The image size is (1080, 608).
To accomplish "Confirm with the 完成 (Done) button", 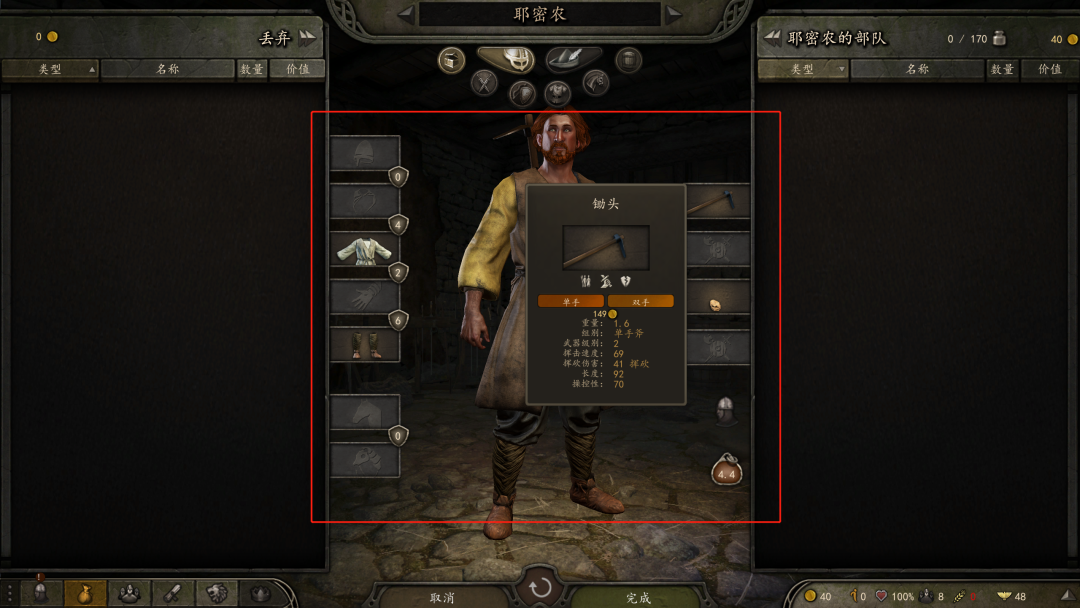I will (638, 597).
